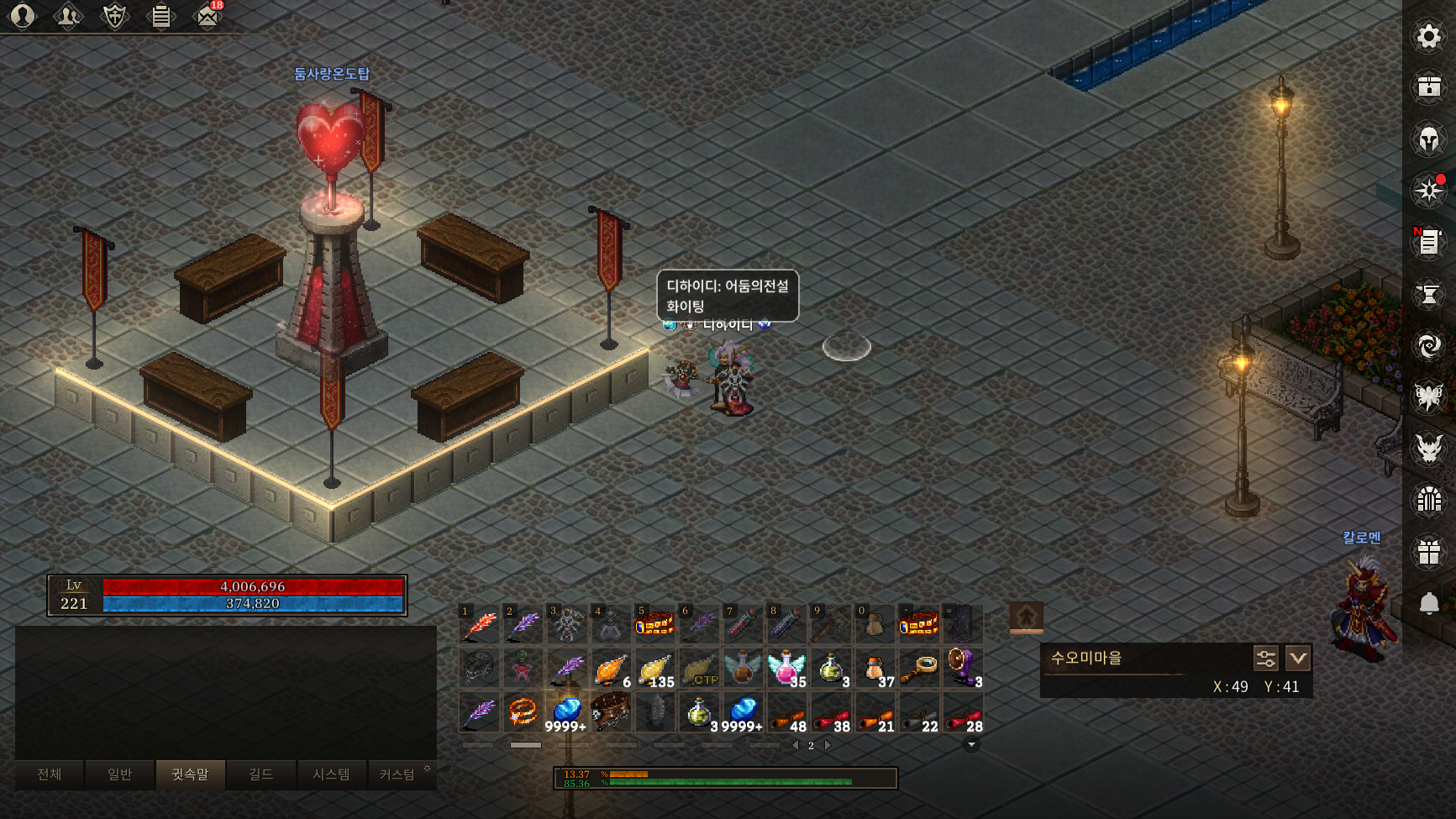Switch to the 귓속말 chat tab
Image resolution: width=1456 pixels, height=819 pixels.
[191, 774]
